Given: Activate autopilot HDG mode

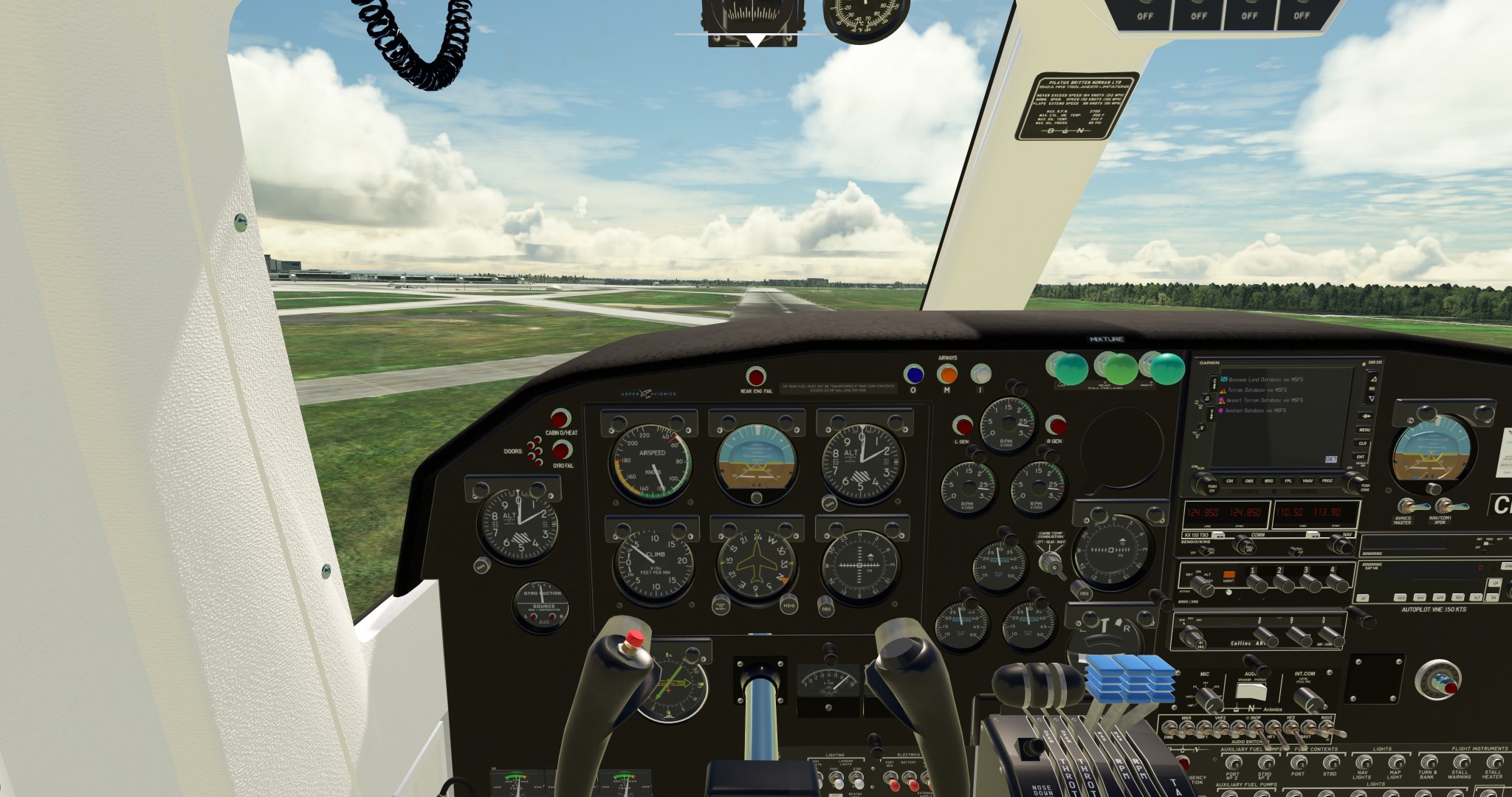Looking at the screenshot, I should tap(1399, 597).
